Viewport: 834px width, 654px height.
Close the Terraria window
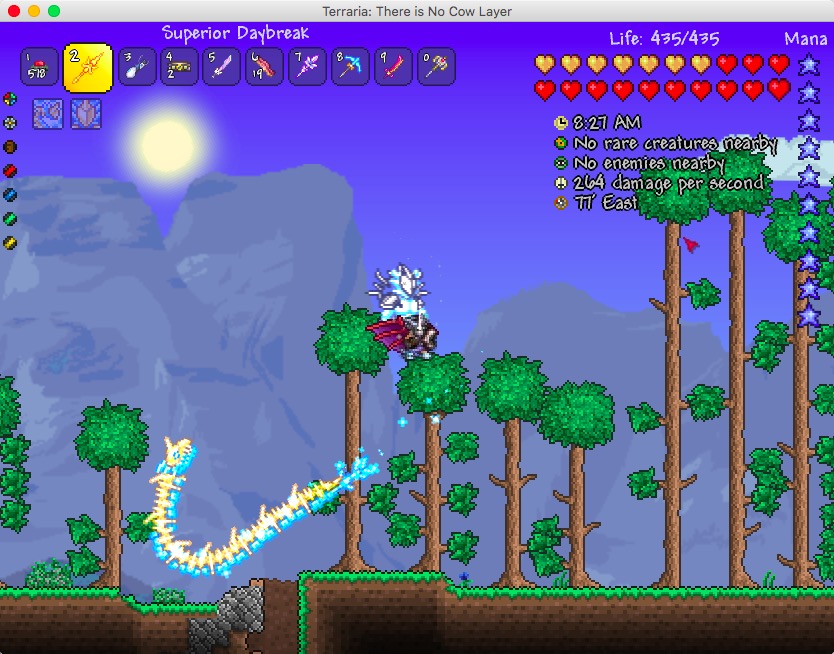click(x=14, y=11)
